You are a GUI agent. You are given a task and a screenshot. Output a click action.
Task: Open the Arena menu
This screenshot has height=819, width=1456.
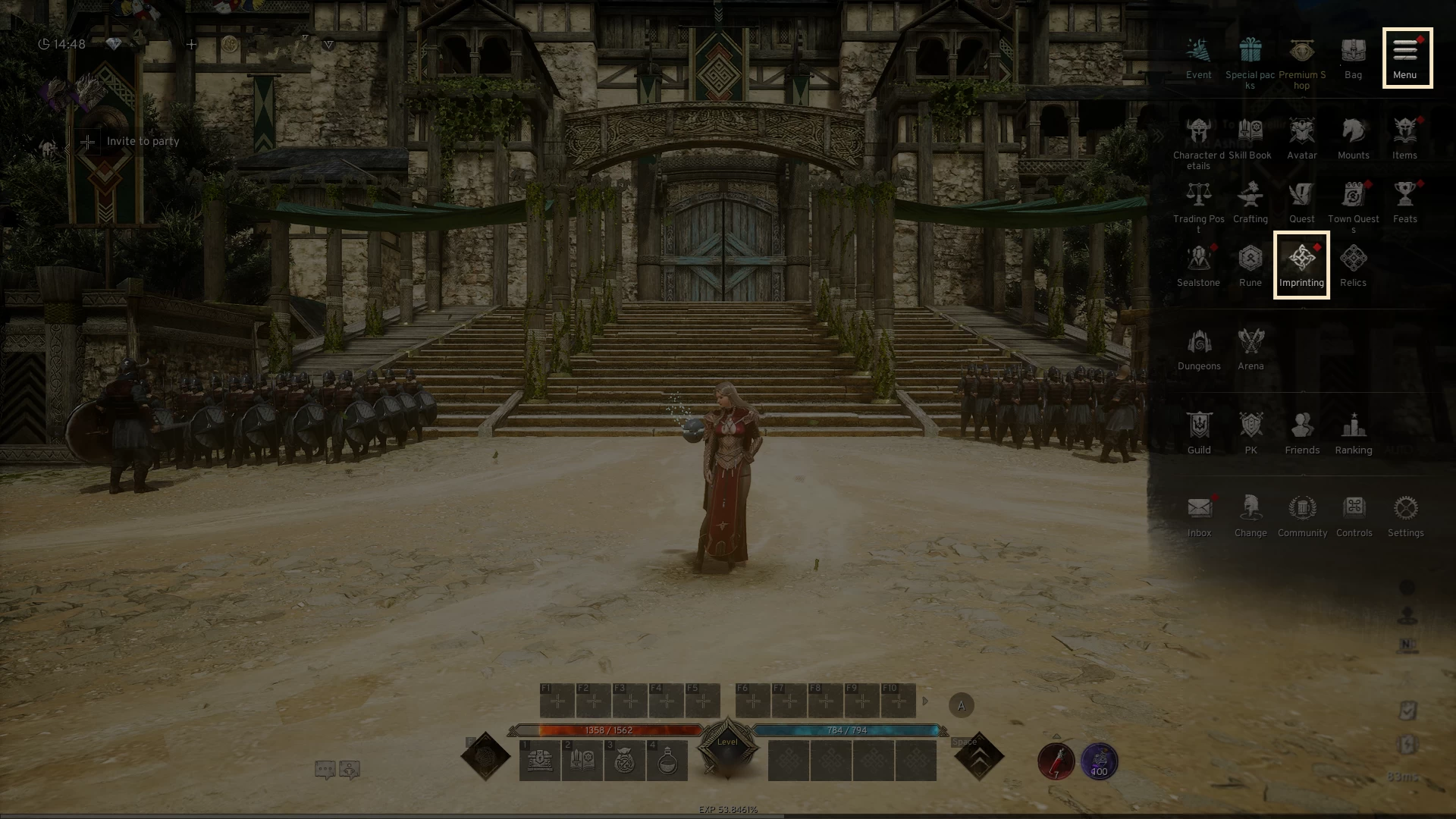coord(1250,350)
